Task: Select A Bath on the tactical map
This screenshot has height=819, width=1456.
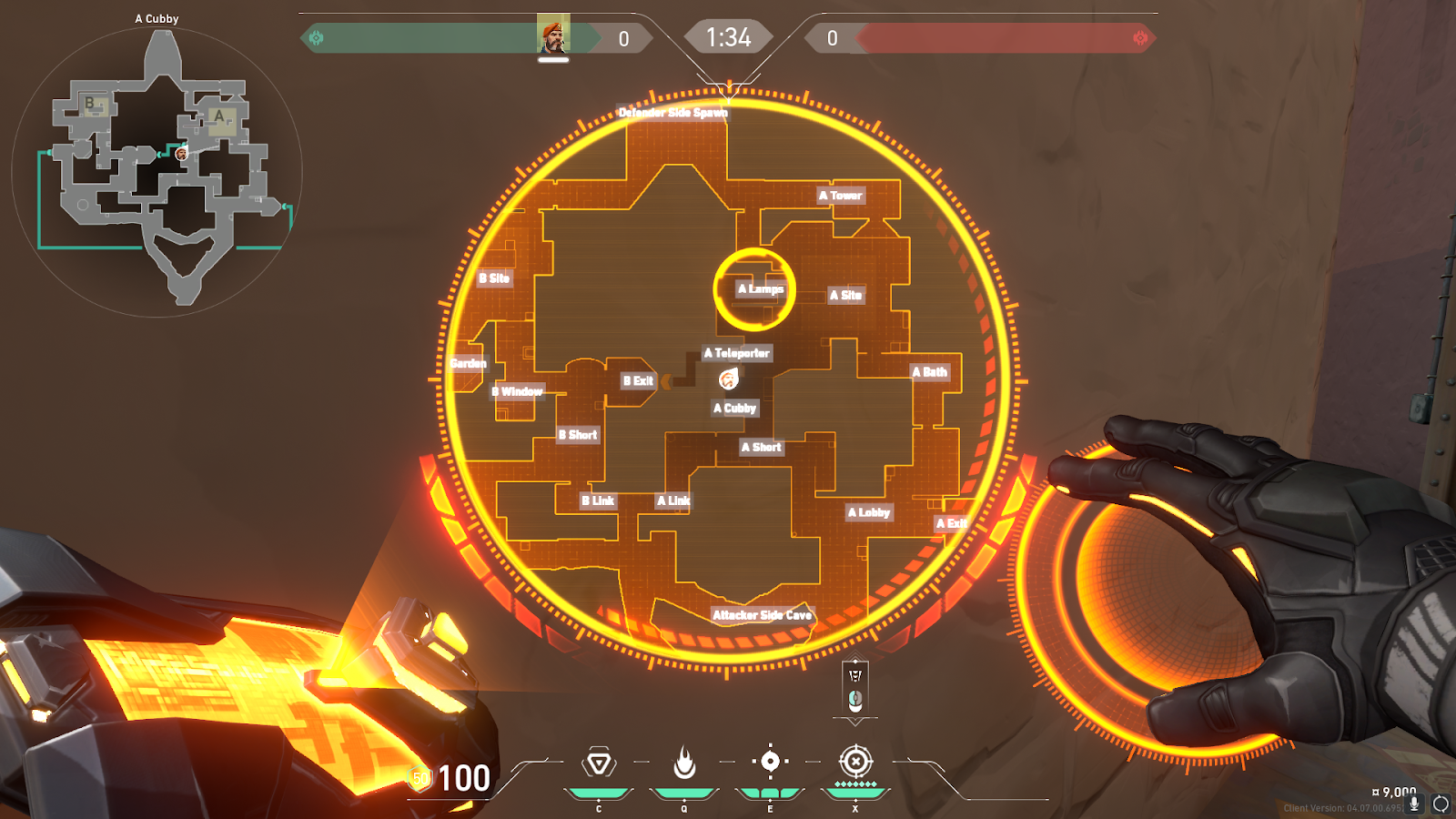Action: [930, 372]
